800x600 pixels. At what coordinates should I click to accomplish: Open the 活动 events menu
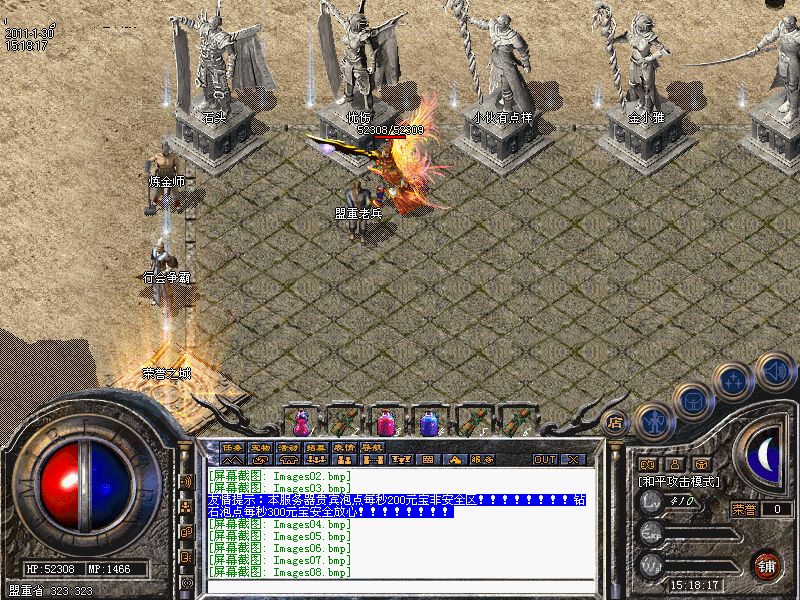[289, 446]
